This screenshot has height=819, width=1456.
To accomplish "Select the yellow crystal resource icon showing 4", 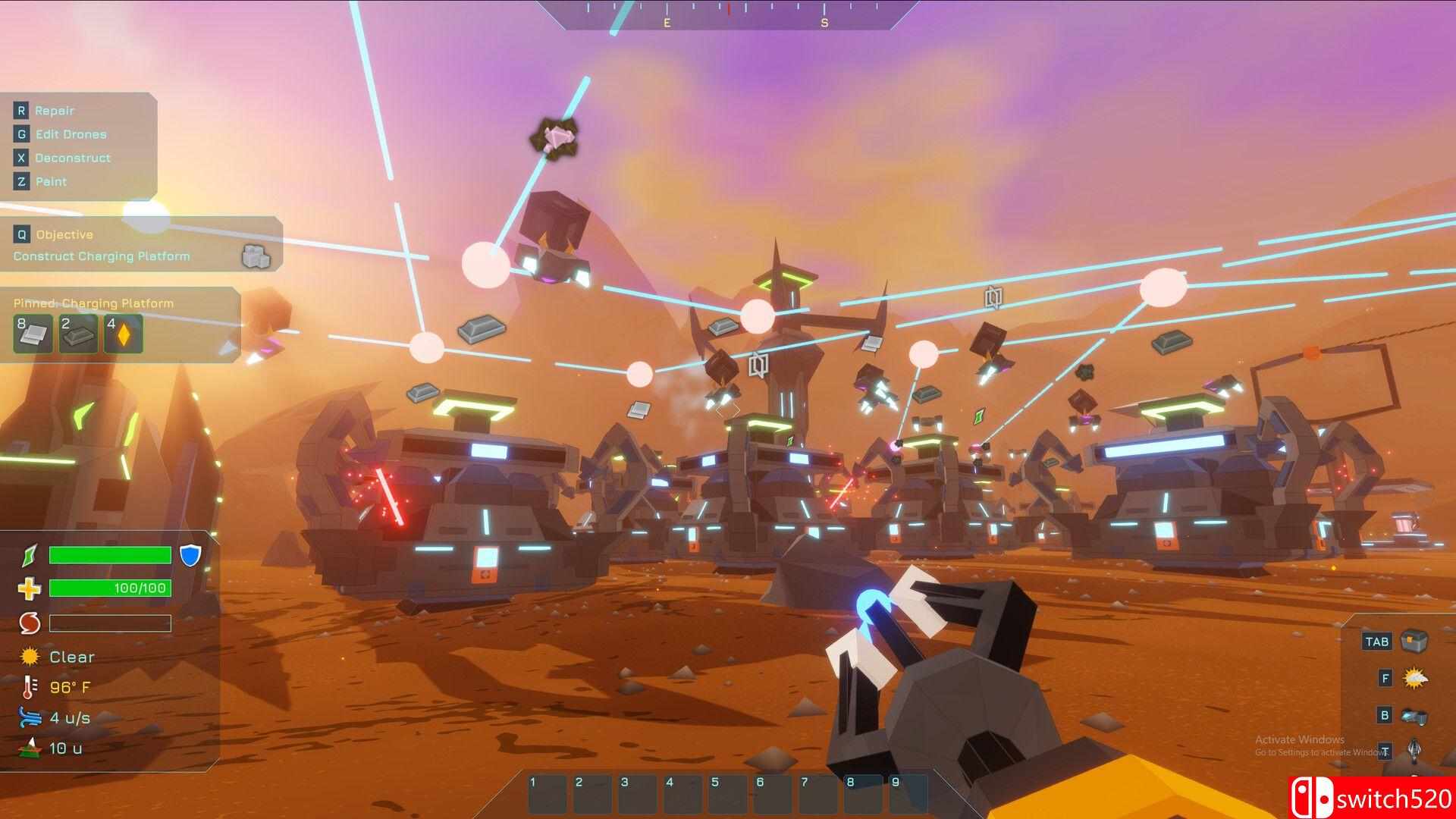I will coord(123,334).
